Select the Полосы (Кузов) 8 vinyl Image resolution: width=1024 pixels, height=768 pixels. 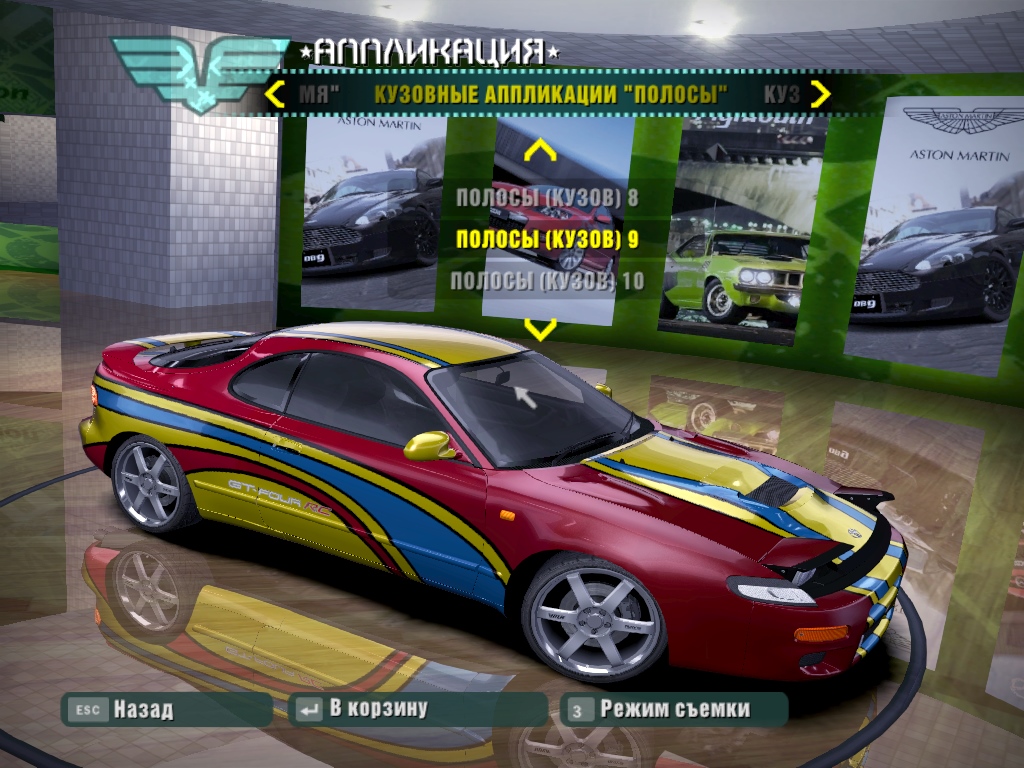click(x=546, y=197)
